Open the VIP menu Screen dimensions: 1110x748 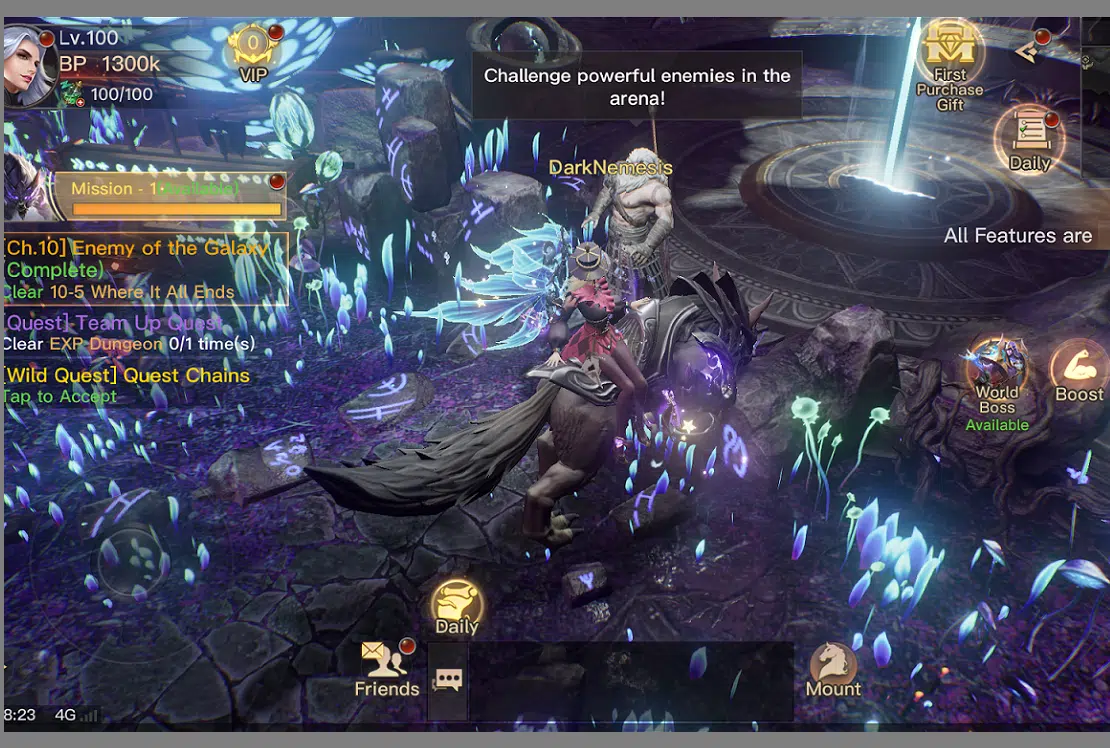coord(253,52)
